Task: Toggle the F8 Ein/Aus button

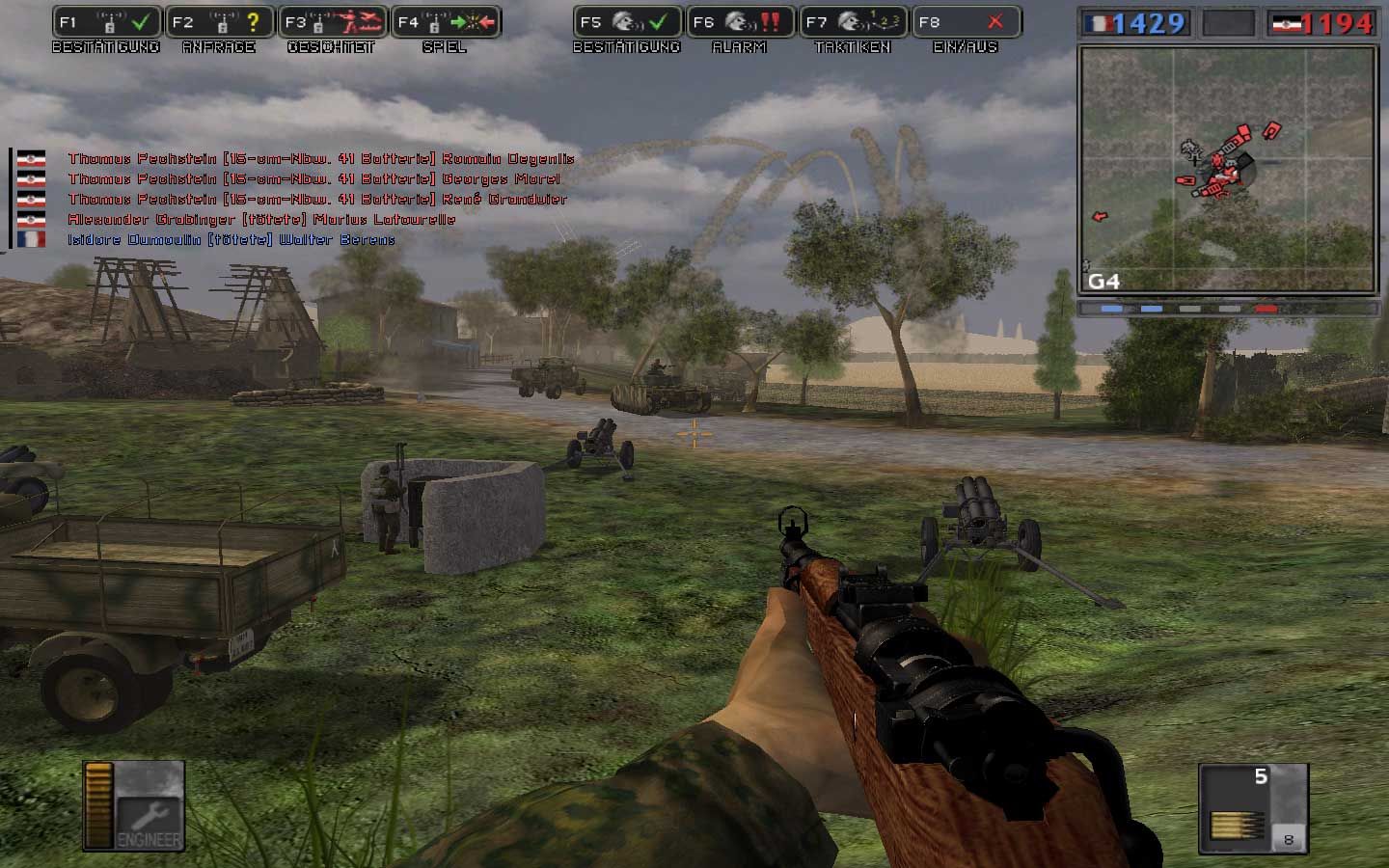Action: 966,22
